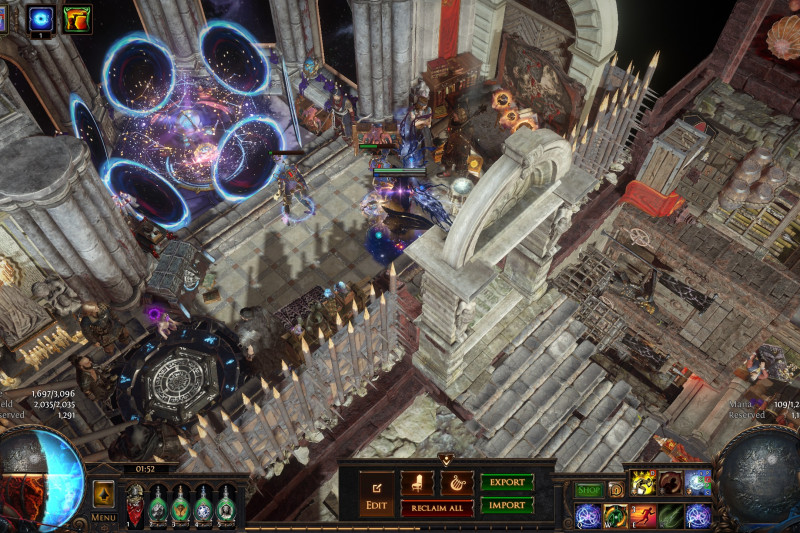Export the hideout layout
800x533 pixels.
pos(507,482)
